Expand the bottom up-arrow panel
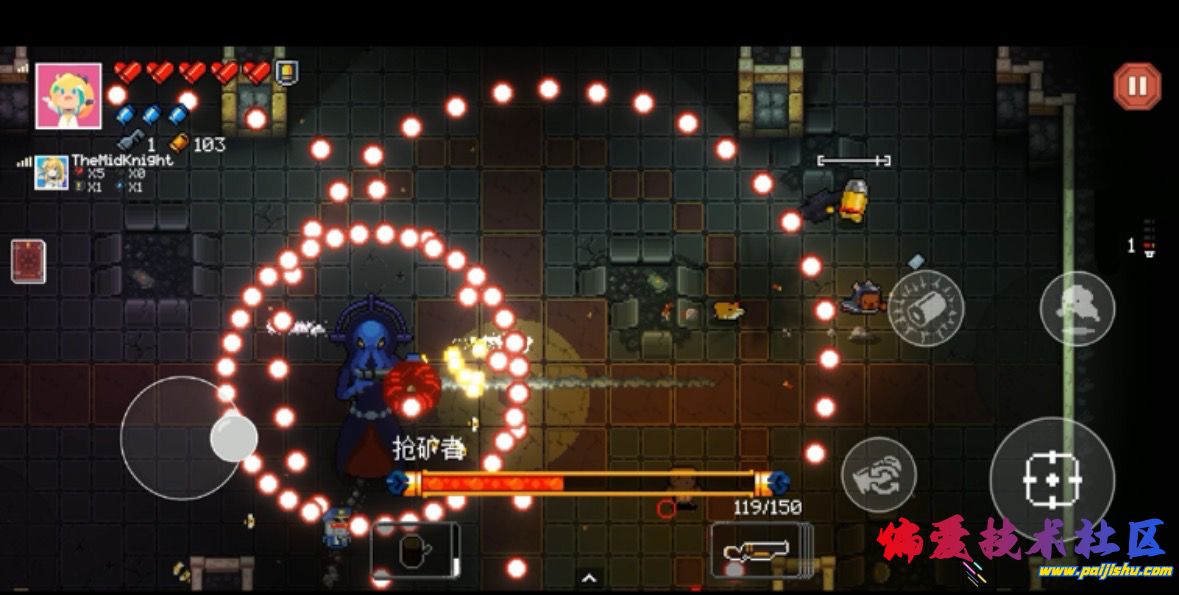The width and height of the screenshot is (1179, 595). coord(589,577)
